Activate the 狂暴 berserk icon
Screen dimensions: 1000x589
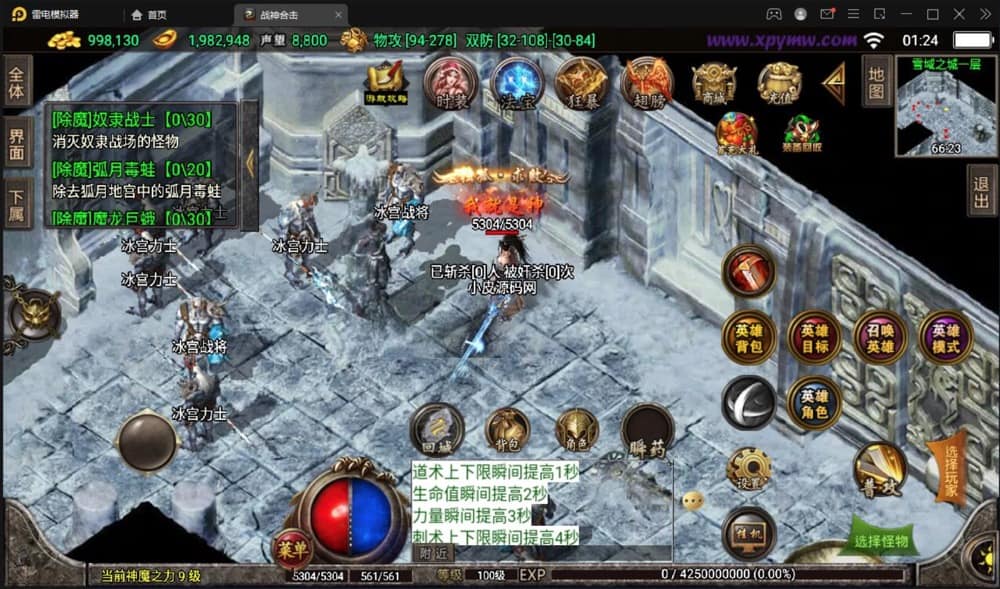tap(581, 83)
